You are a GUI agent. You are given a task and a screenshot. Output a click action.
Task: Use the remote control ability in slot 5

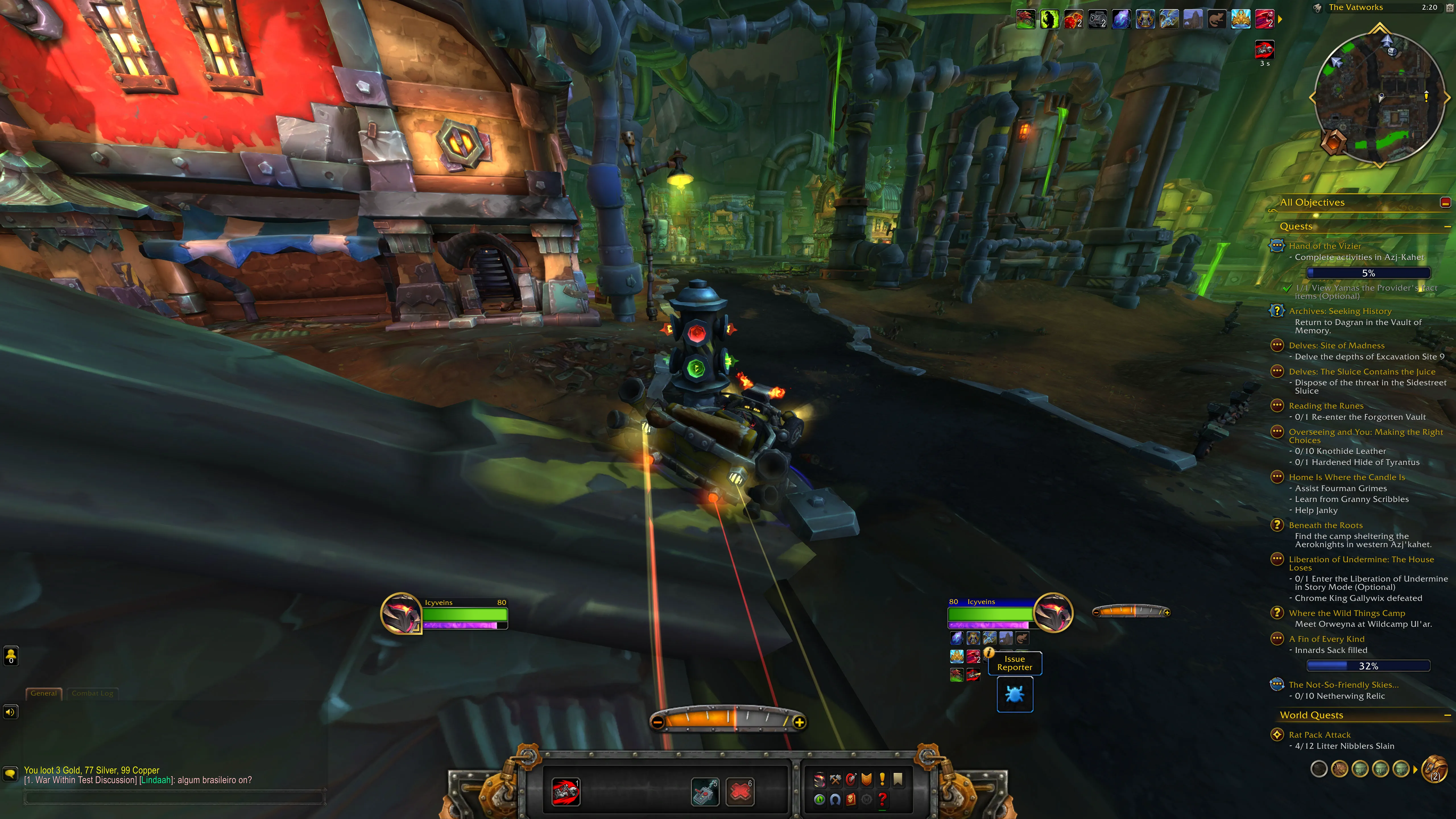pyautogui.click(x=705, y=791)
